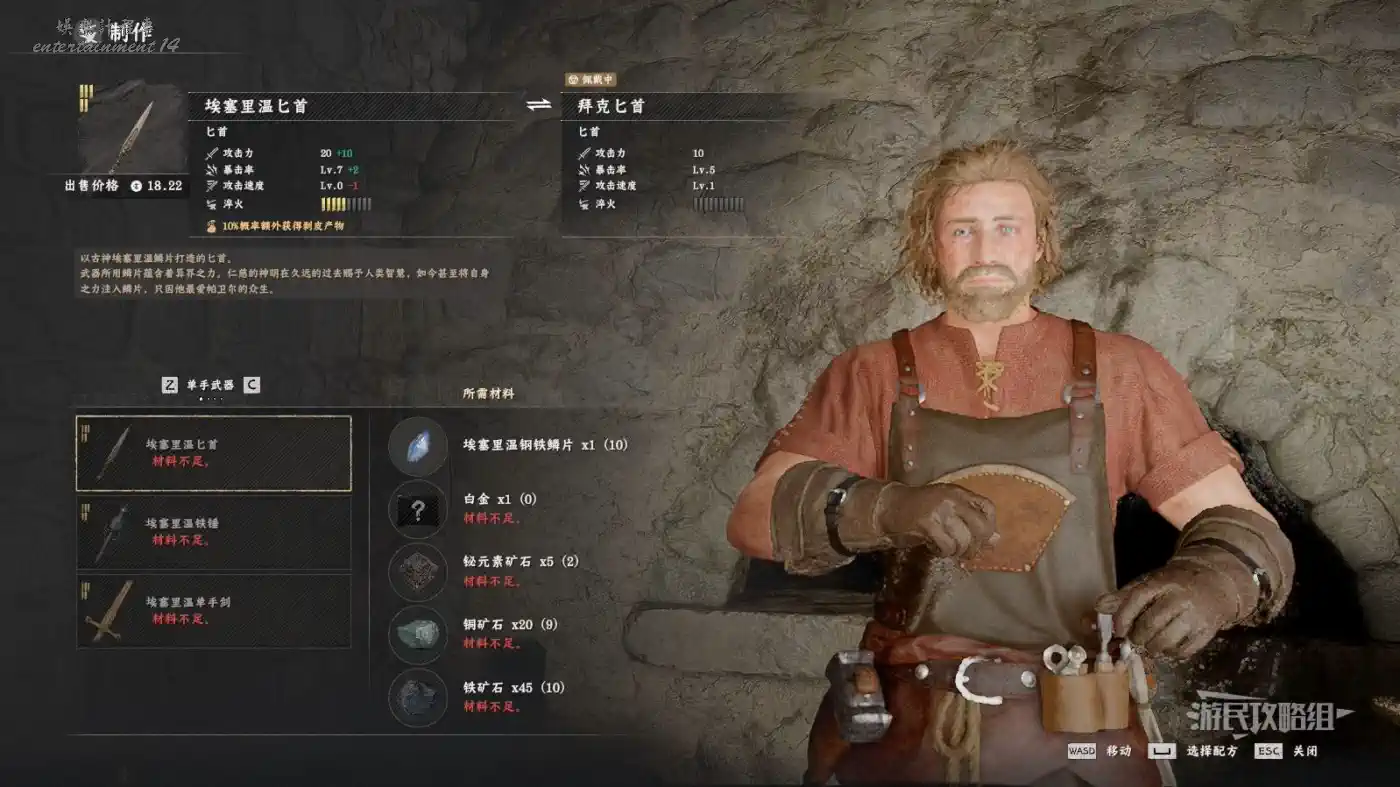
Task: Select the 埃塞里温单手剑 recipe
Action: coord(214,611)
